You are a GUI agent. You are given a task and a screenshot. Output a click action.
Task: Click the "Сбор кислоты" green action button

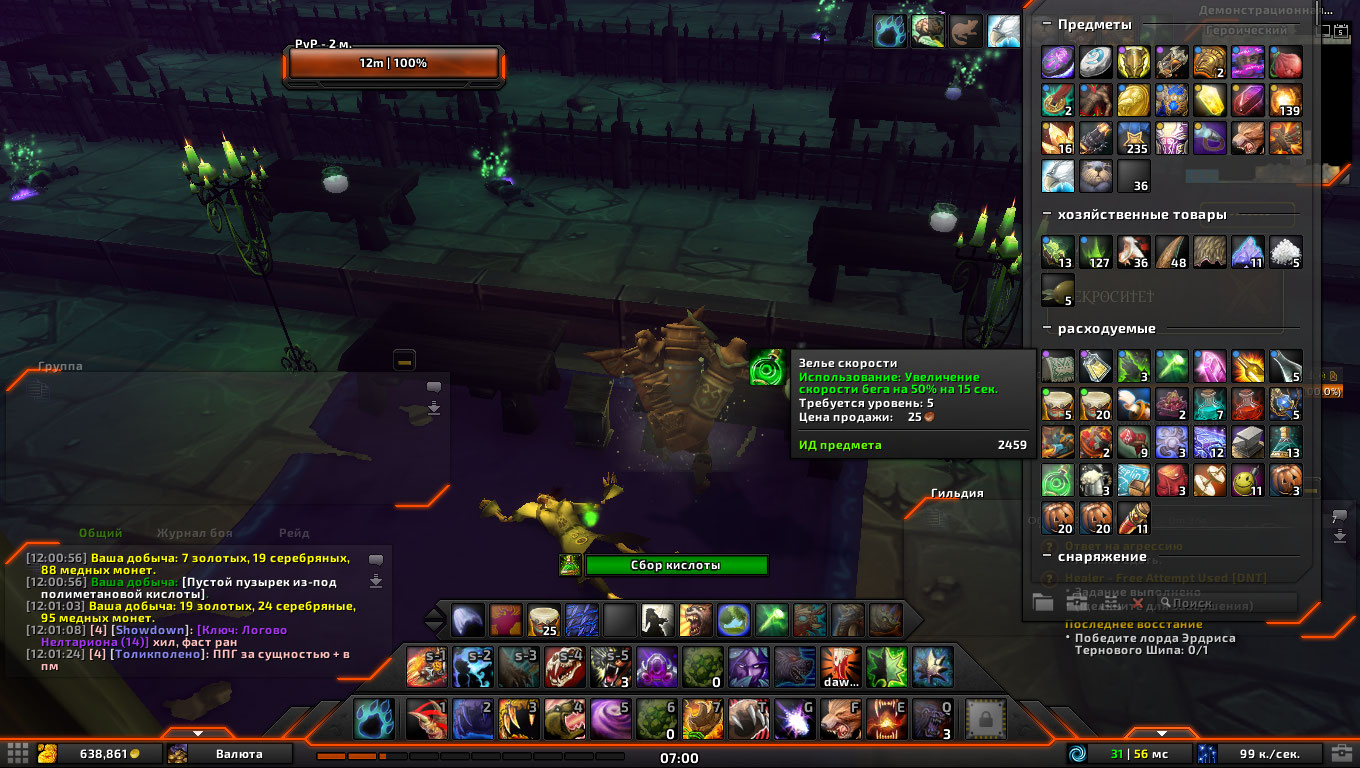tap(676, 565)
